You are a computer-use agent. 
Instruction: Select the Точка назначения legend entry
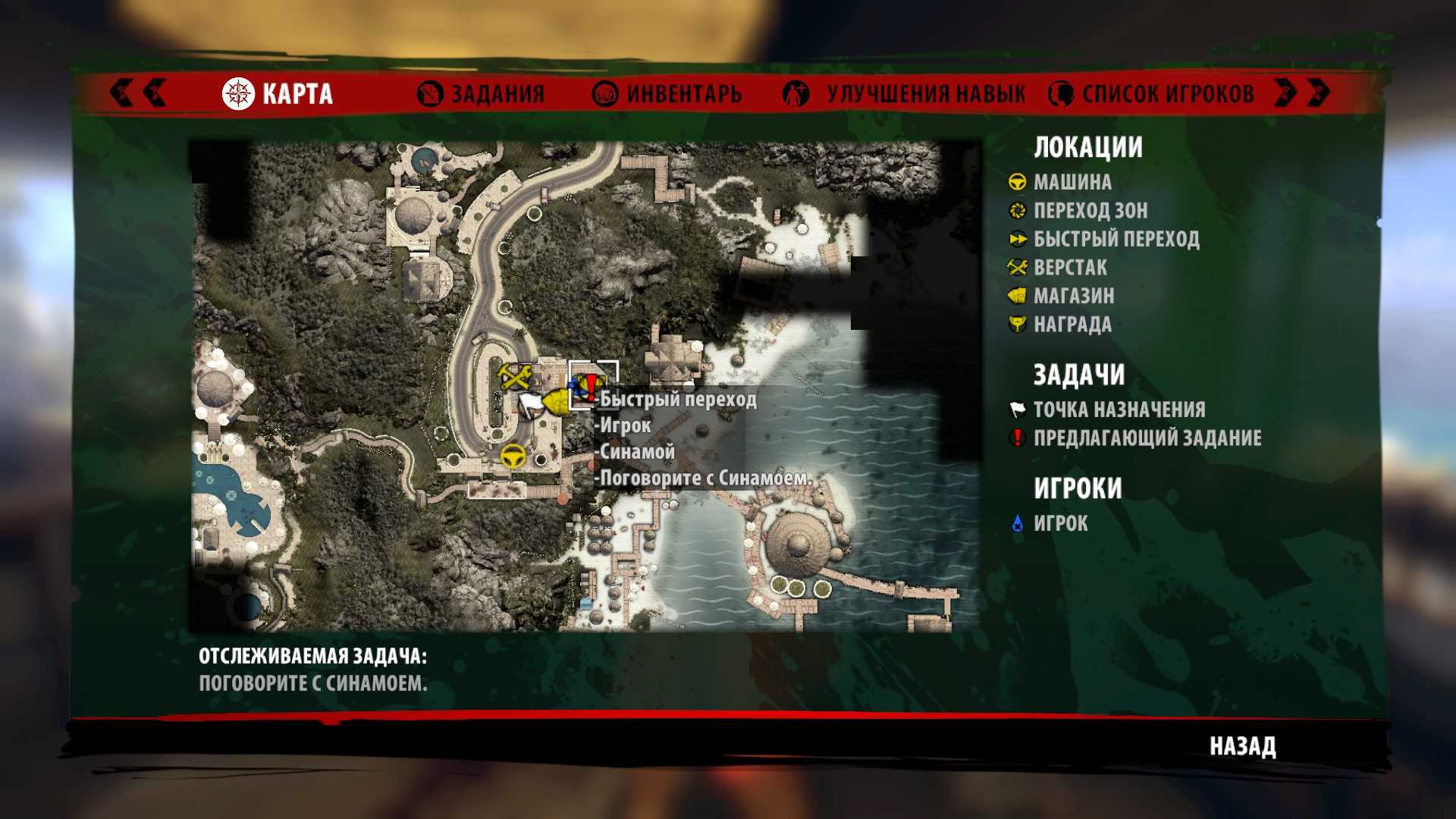click(1119, 409)
